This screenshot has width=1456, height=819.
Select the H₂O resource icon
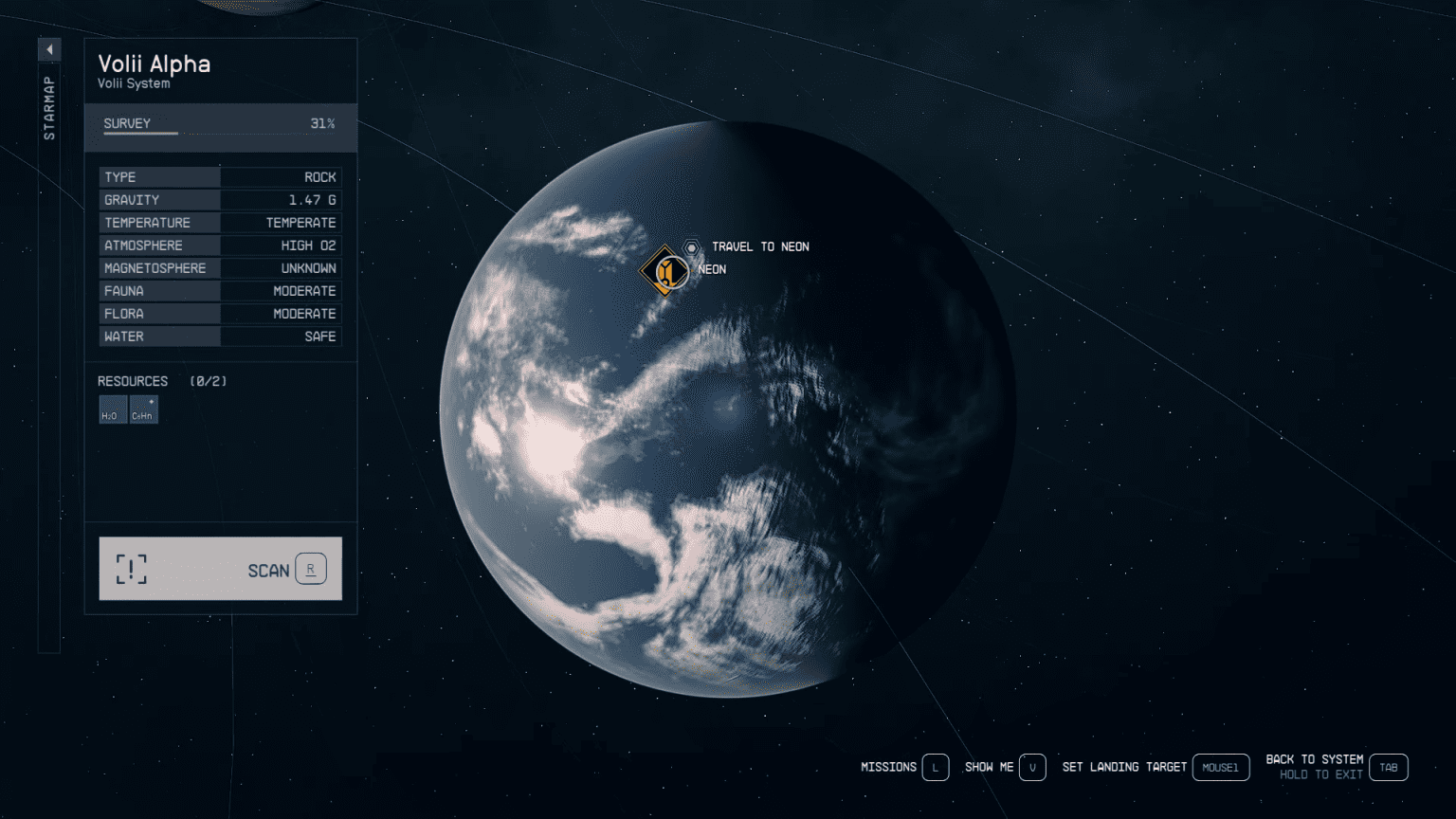pyautogui.click(x=112, y=409)
